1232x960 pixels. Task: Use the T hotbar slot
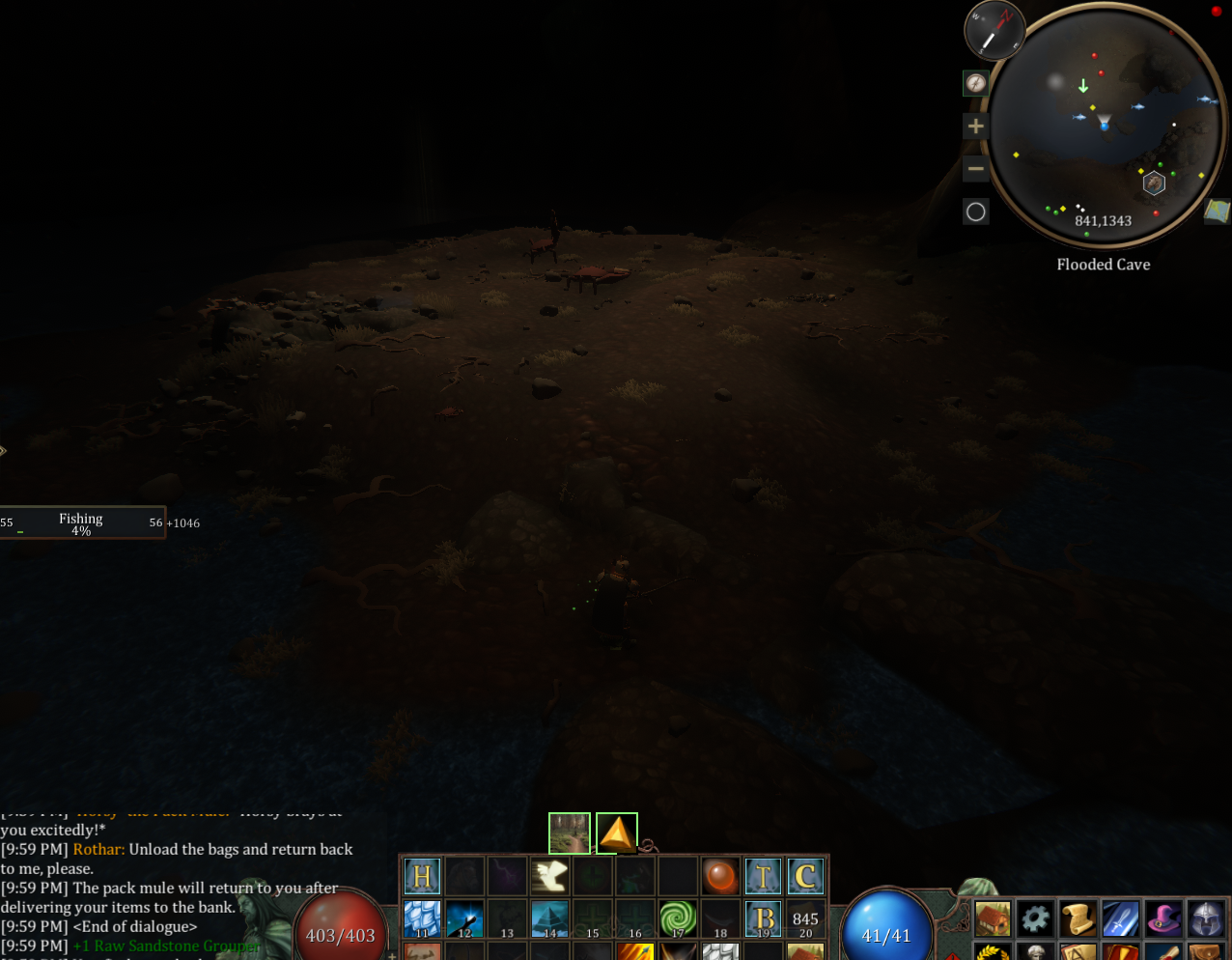[763, 877]
